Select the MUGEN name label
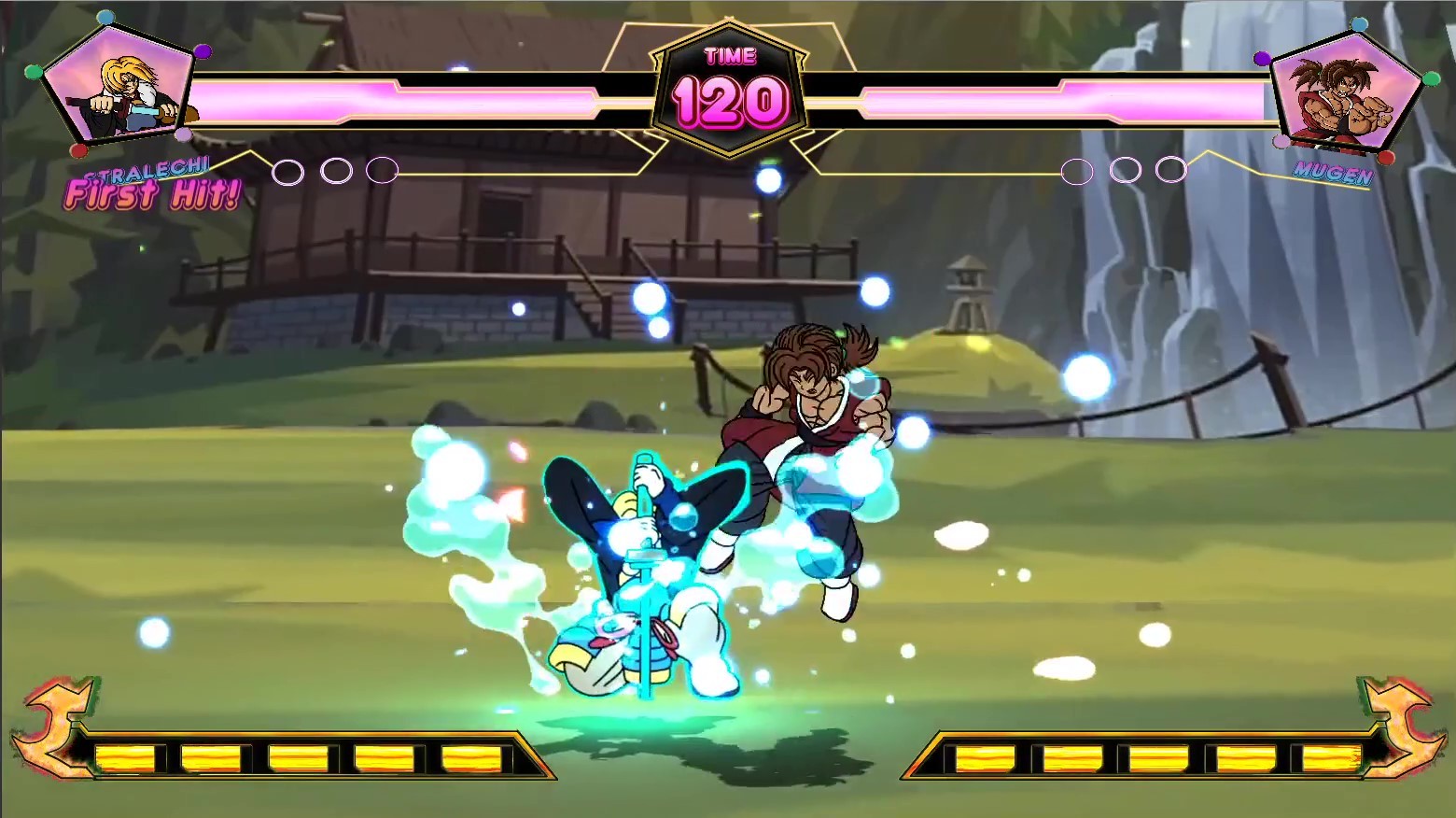This screenshot has width=1456, height=818. [1335, 172]
